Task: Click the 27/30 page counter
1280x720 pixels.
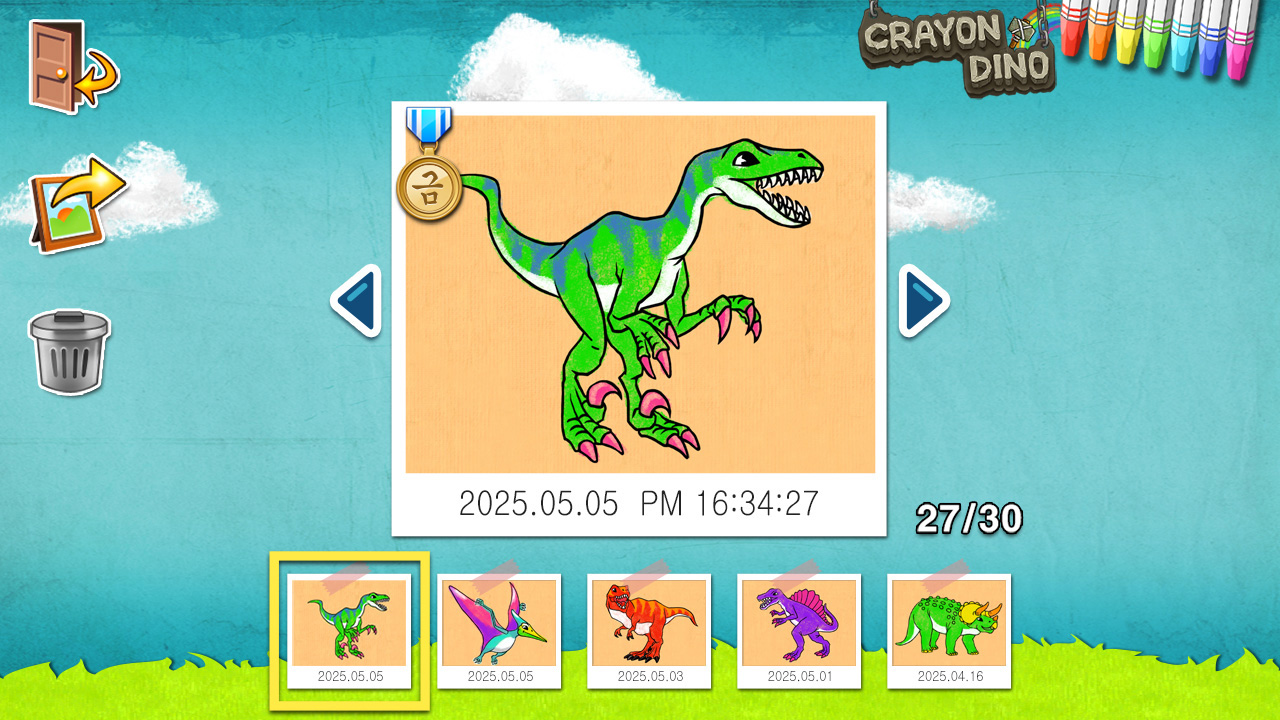Action: click(968, 518)
